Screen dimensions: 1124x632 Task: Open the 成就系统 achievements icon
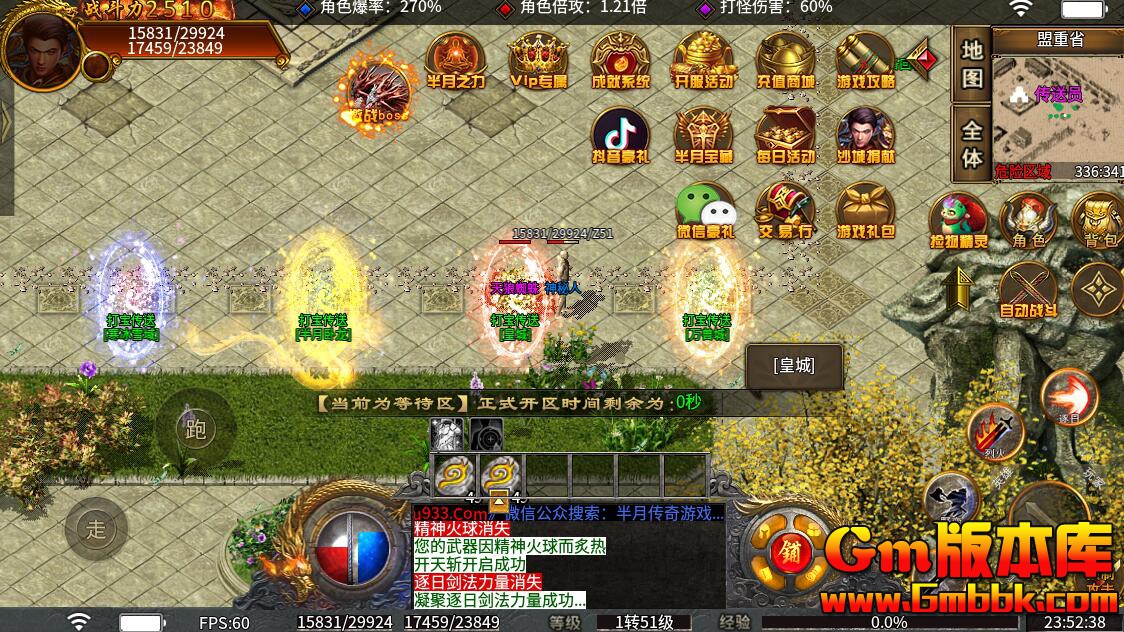(620, 60)
